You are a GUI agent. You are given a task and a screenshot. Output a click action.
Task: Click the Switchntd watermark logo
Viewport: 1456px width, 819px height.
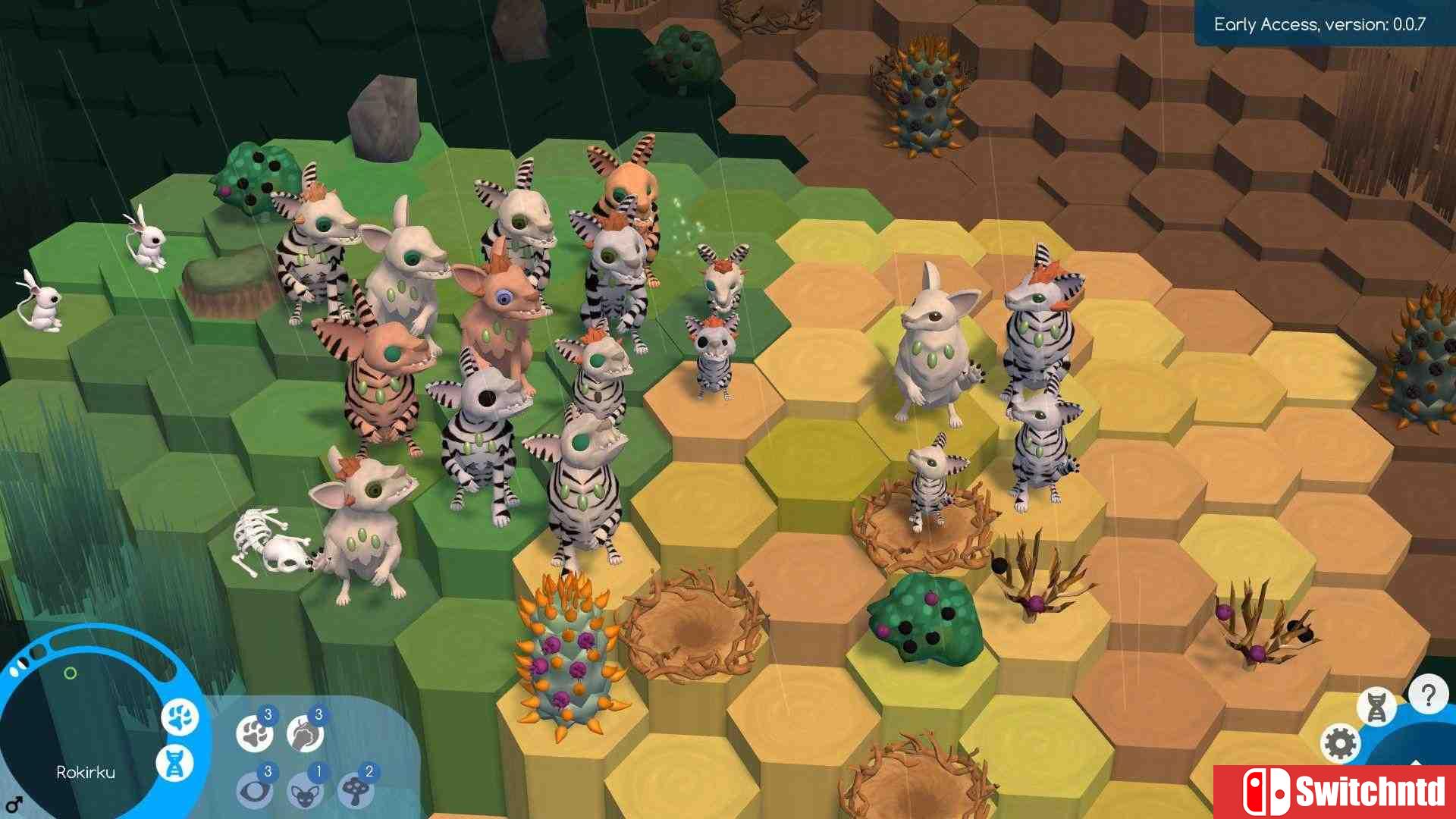point(1335,792)
